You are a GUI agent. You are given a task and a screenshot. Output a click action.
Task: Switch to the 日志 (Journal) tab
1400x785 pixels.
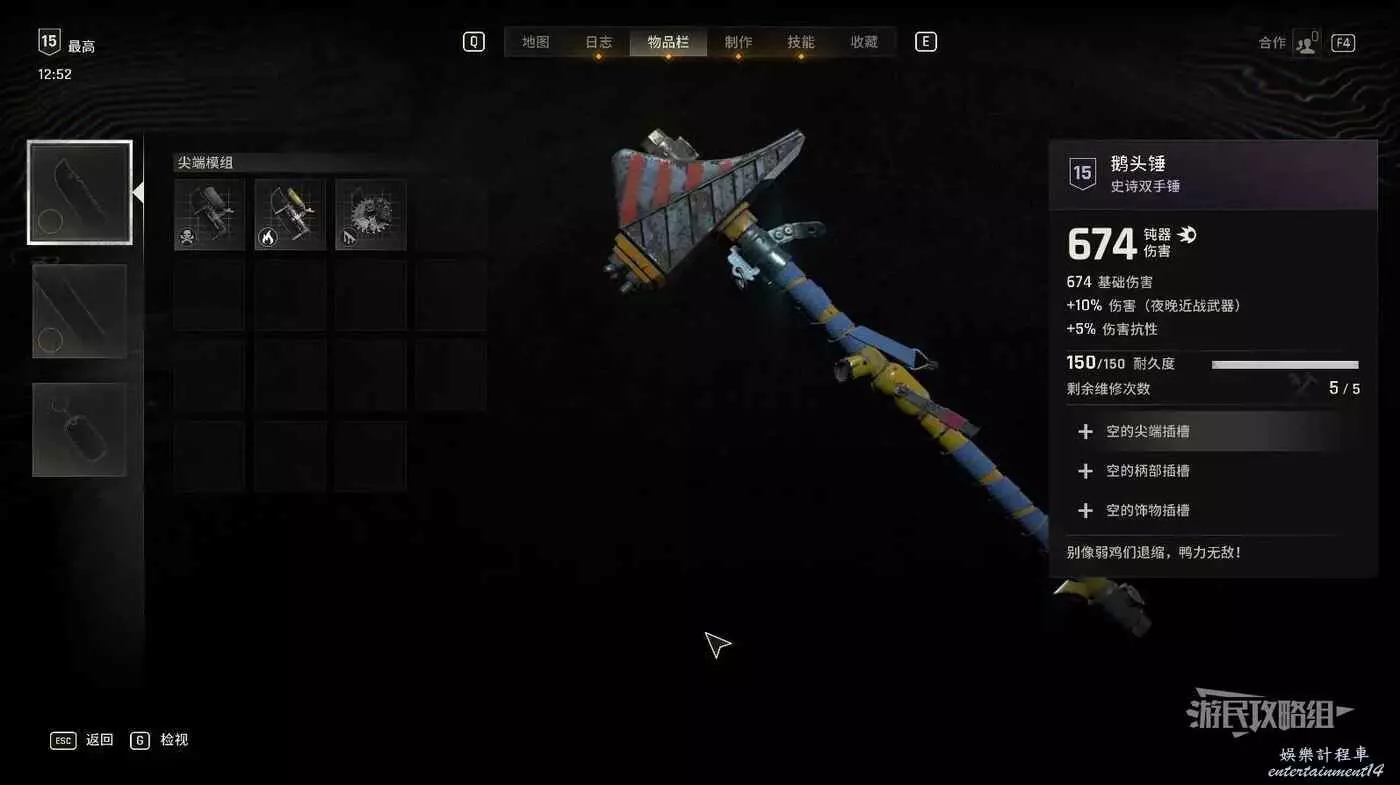(599, 42)
